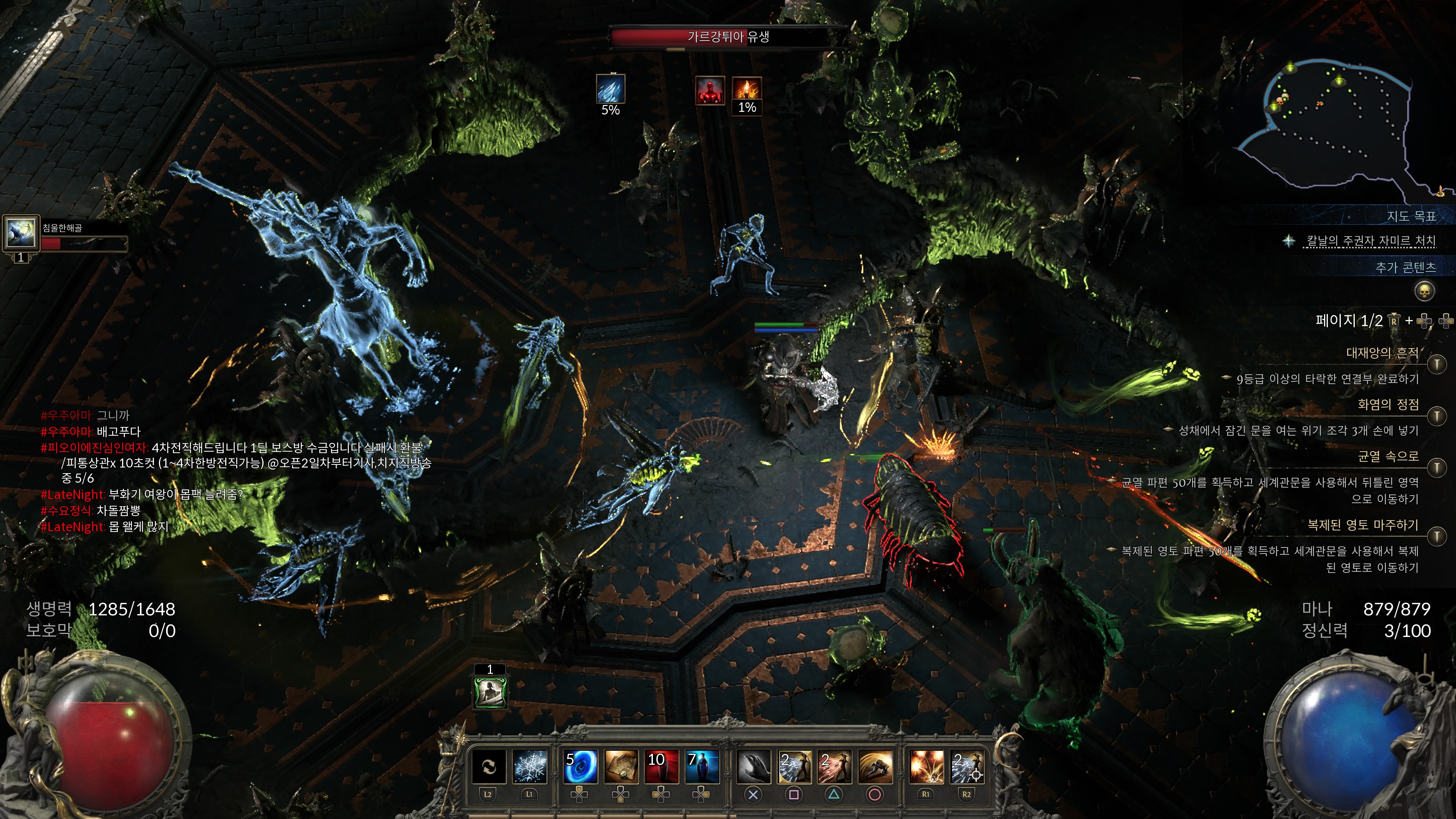Activate the crouching dodge roll skill
Image resolution: width=1456 pixels, height=819 pixels.
(875, 767)
